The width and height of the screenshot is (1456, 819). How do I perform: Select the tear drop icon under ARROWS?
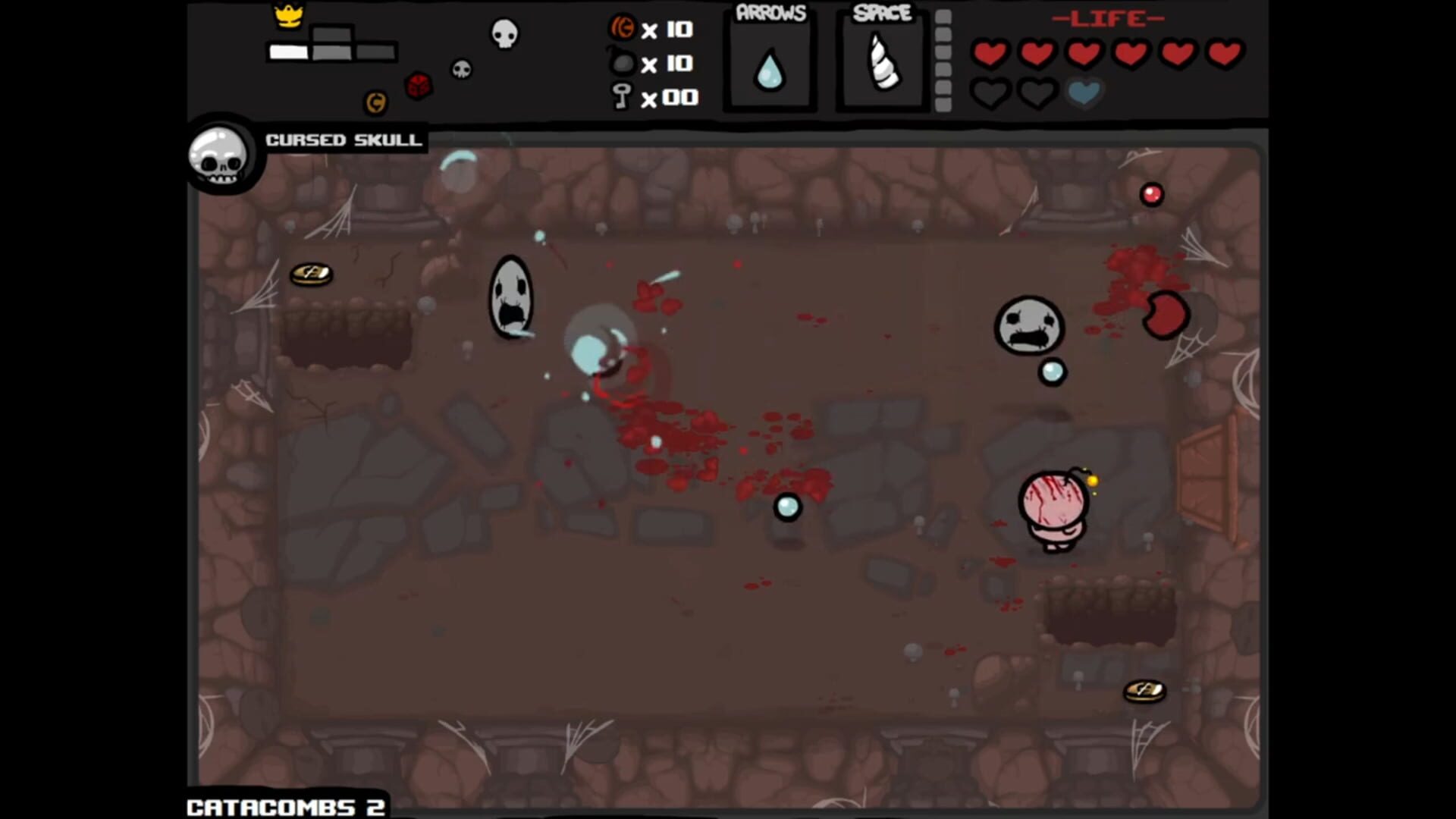point(769,68)
